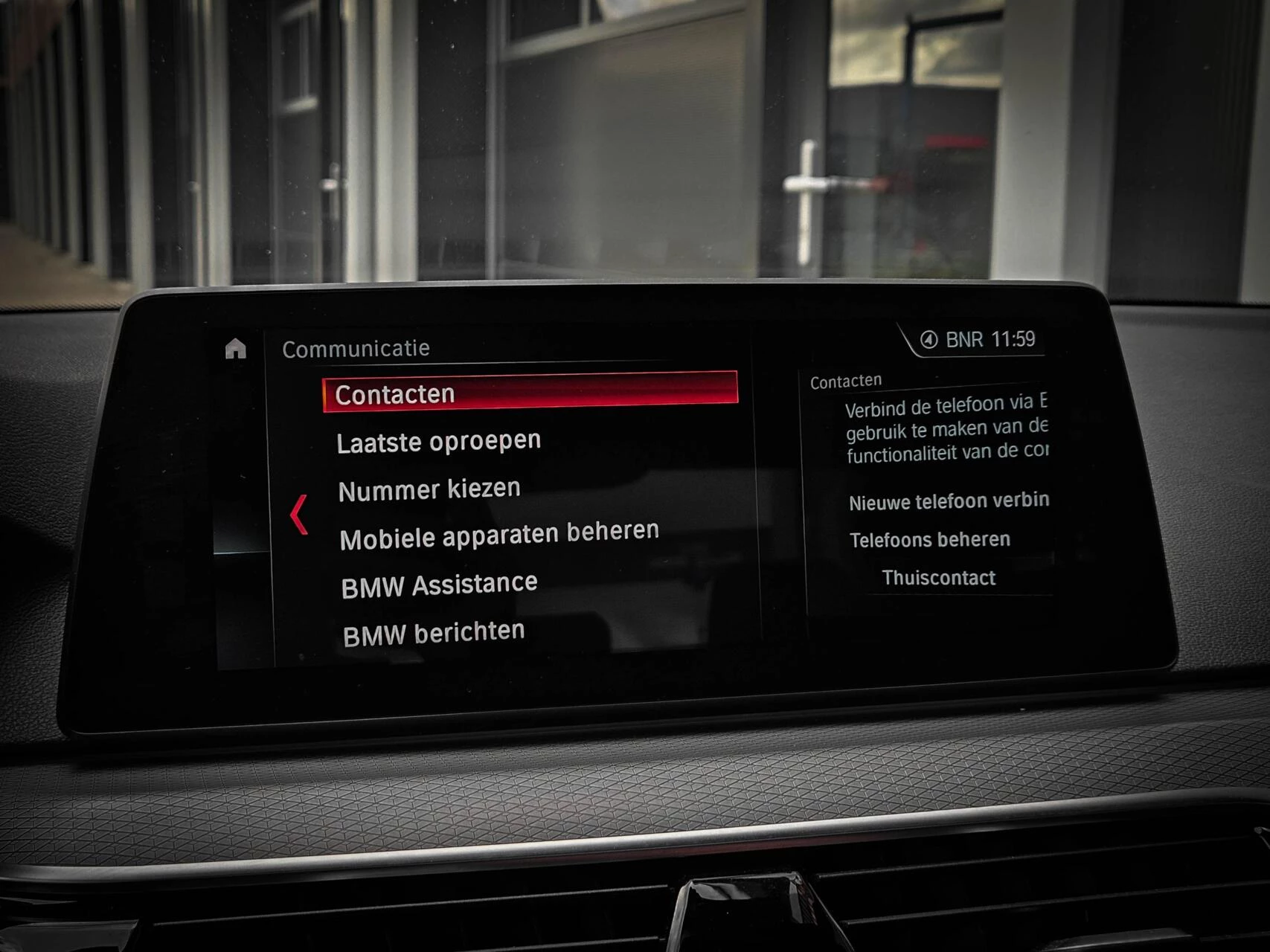Choose Nieuwe telefoon verbinden option
Image resolution: width=1270 pixels, height=952 pixels.
click(949, 501)
